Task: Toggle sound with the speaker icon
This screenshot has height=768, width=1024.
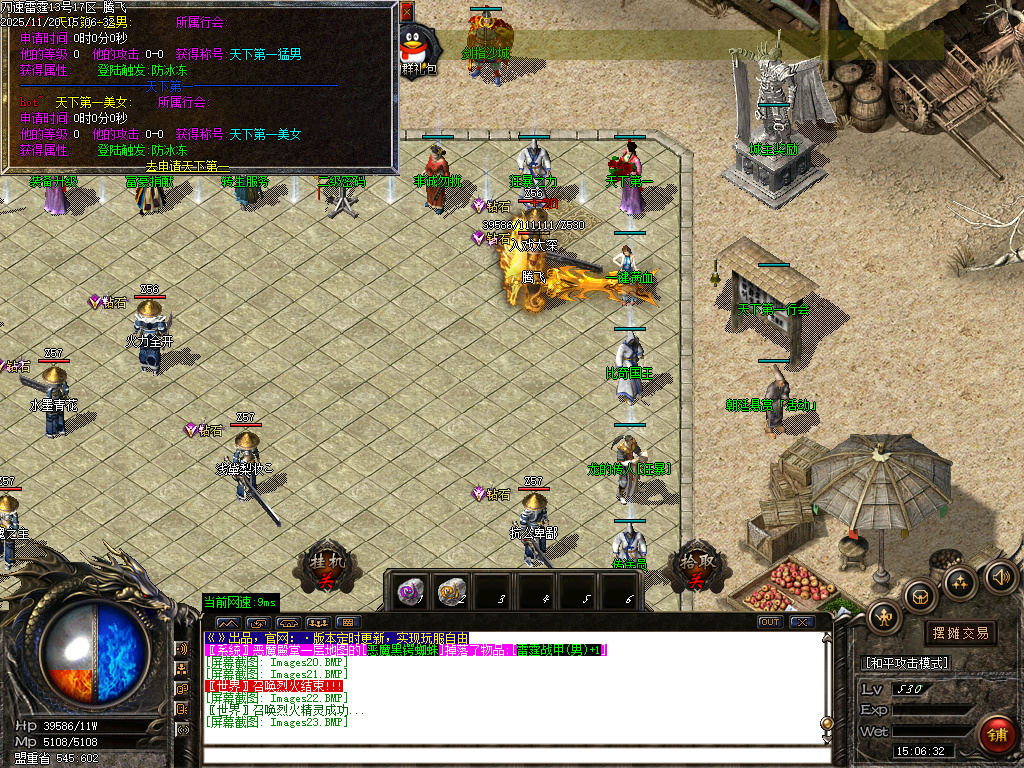Action: click(999, 575)
